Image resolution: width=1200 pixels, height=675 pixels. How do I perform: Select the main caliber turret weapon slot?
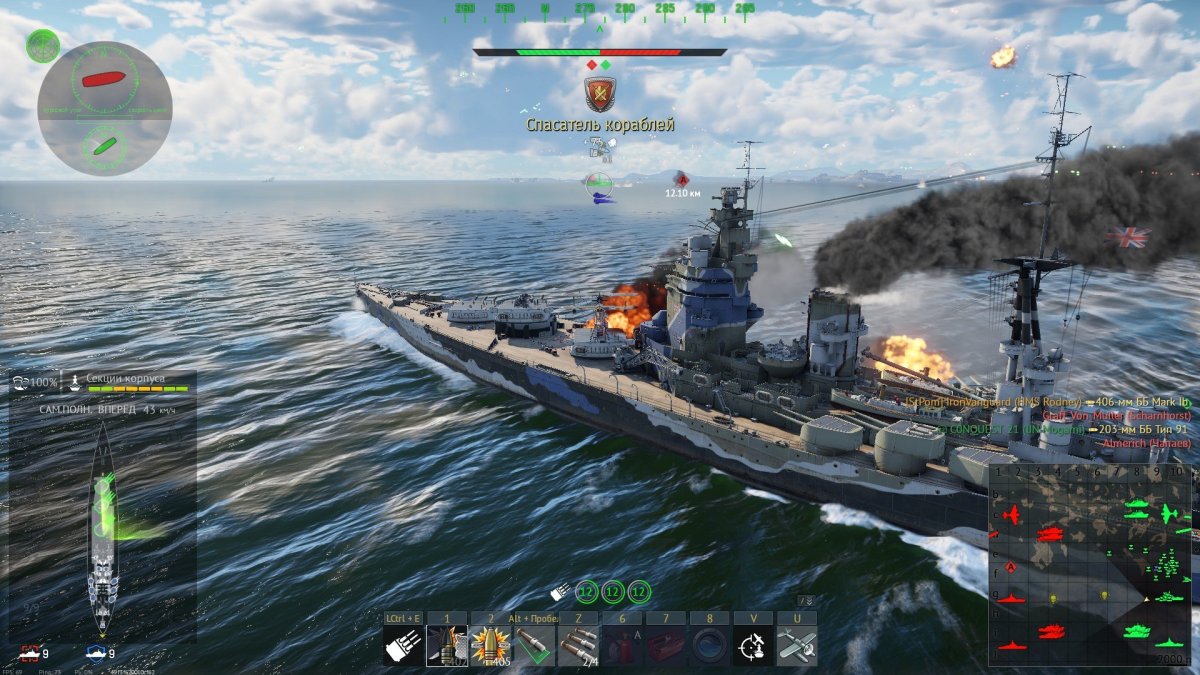click(404, 646)
